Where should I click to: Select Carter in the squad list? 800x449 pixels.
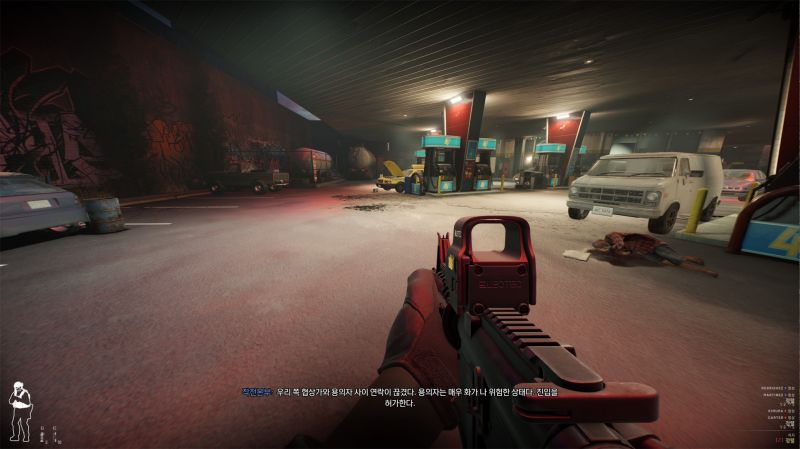click(x=775, y=417)
